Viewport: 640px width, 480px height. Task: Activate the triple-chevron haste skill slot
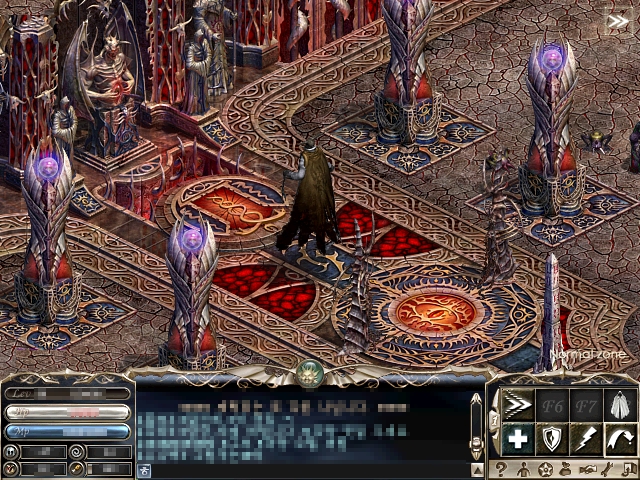517,405
